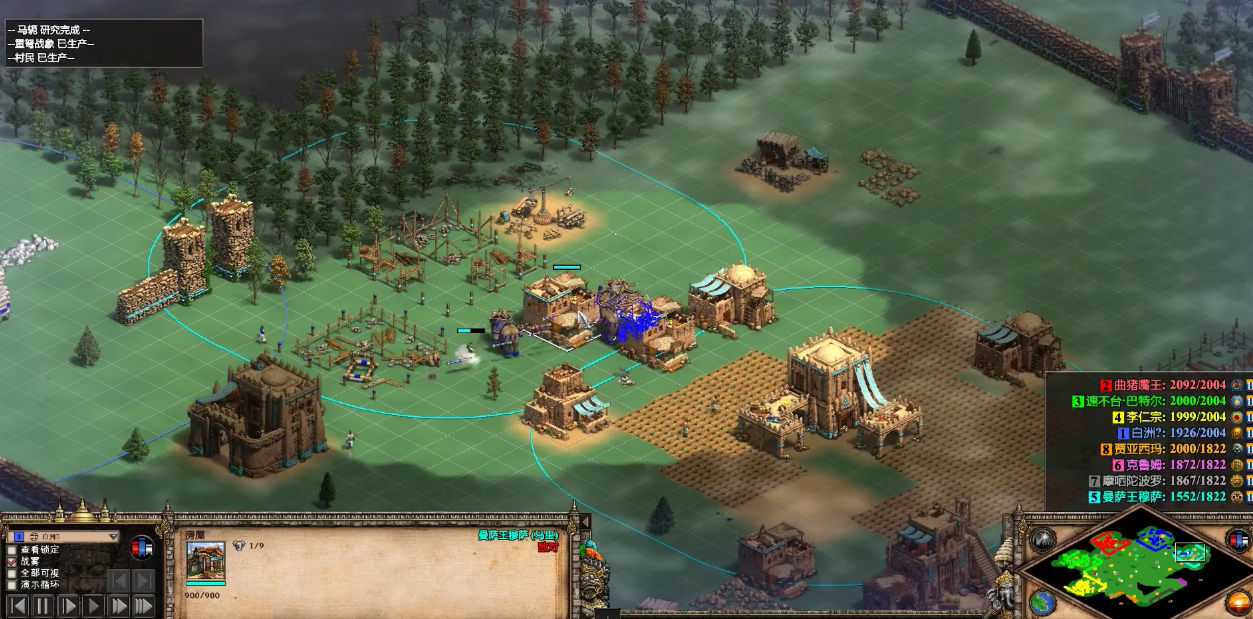The height and width of the screenshot is (619, 1253).
Task: Select the house building portrait
Action: tap(205, 561)
